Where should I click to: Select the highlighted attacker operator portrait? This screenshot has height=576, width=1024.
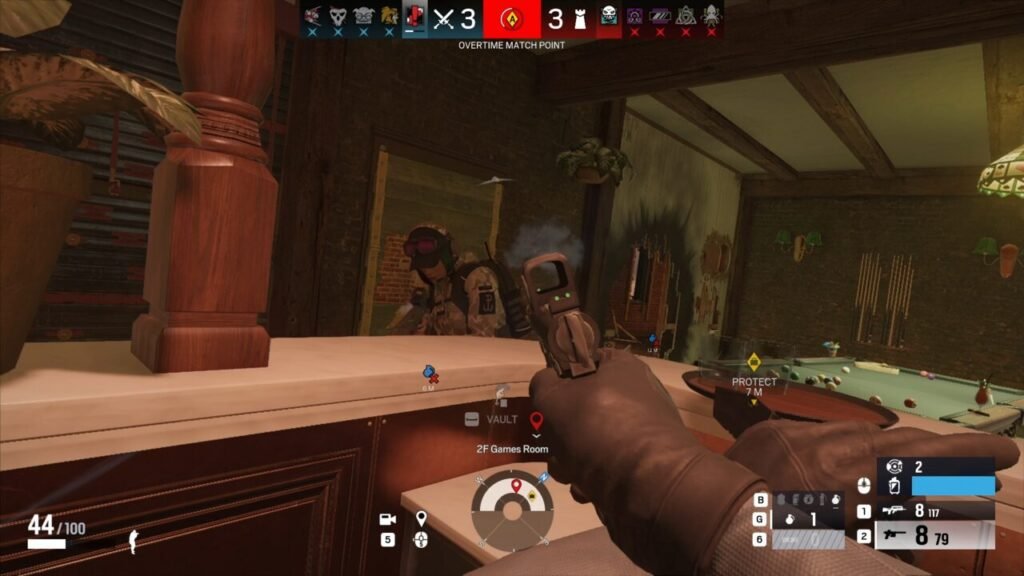pos(413,16)
